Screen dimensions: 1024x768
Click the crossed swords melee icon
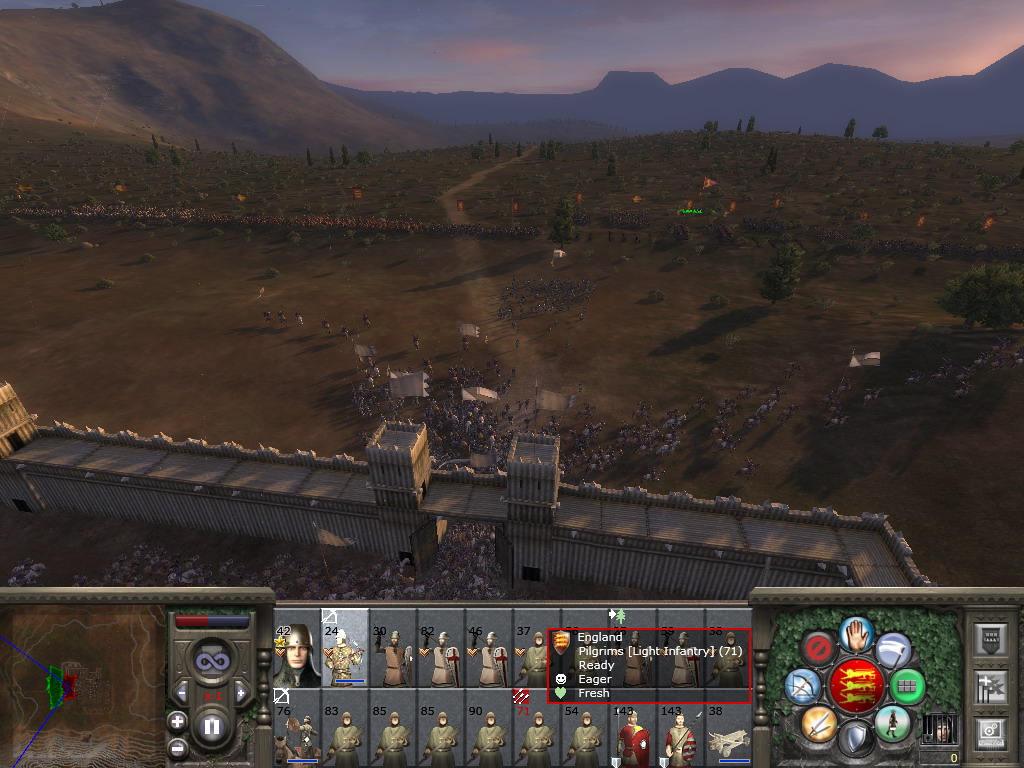click(x=820, y=722)
